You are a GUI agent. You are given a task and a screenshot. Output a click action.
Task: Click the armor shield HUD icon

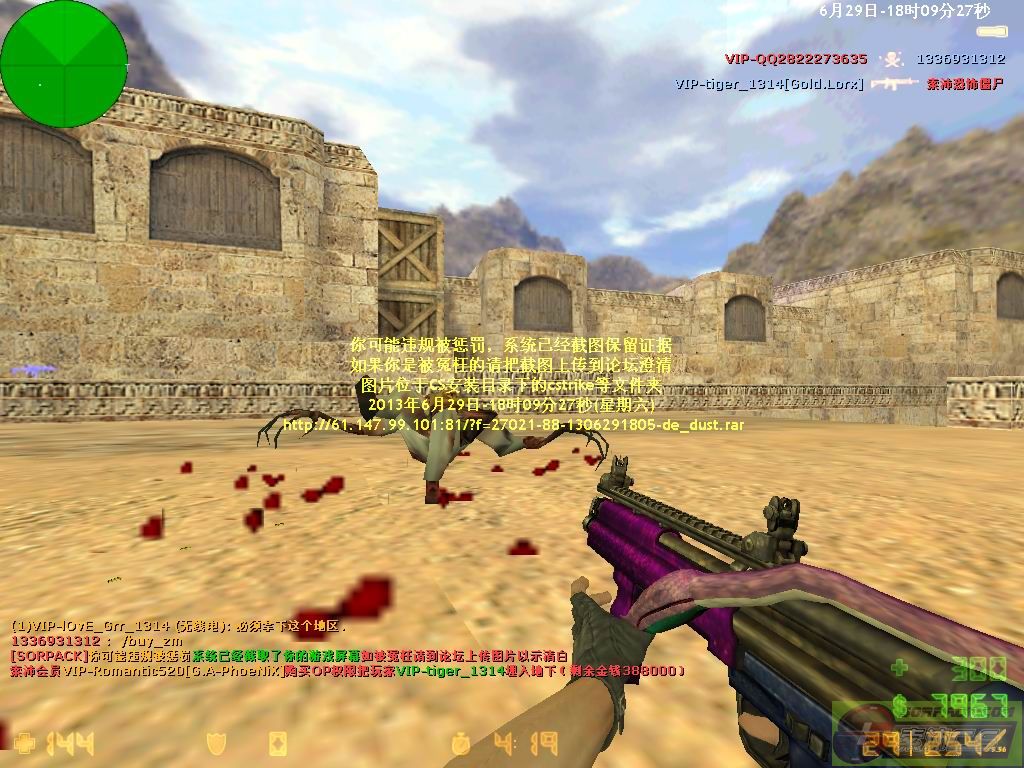click(216, 744)
